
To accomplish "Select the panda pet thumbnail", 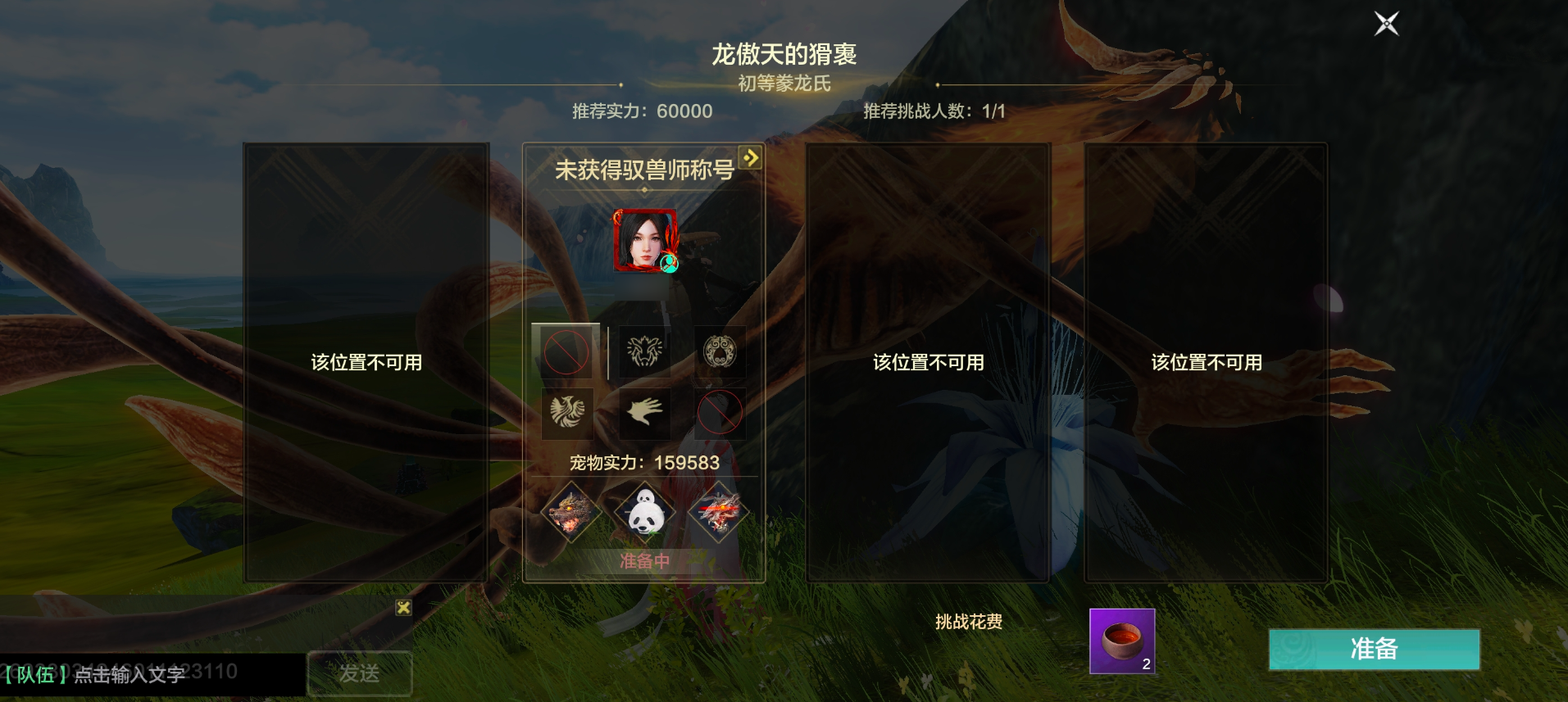I will coord(644,510).
